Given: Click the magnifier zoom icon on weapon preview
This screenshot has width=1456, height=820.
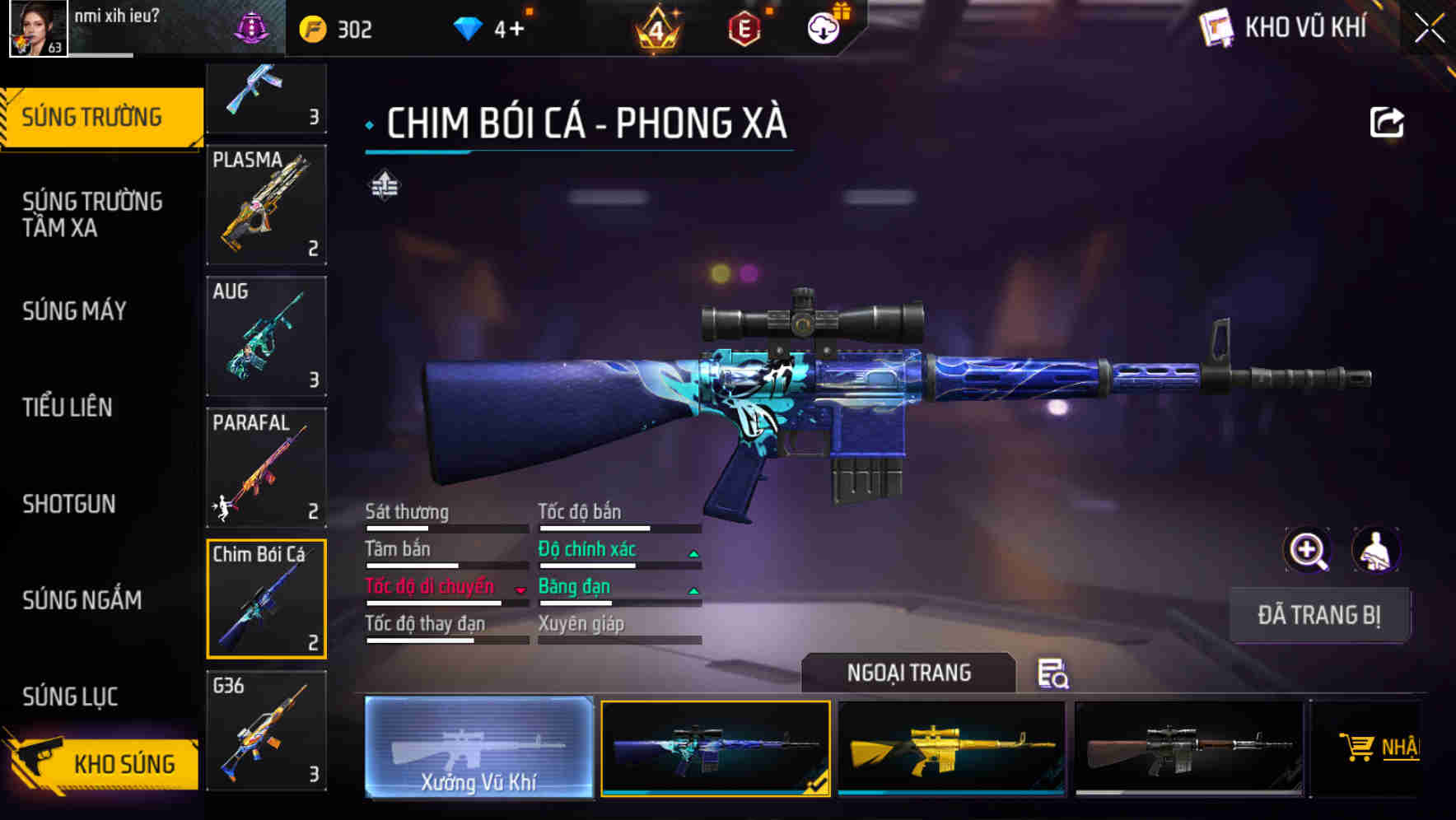Looking at the screenshot, I should pyautogui.click(x=1306, y=550).
